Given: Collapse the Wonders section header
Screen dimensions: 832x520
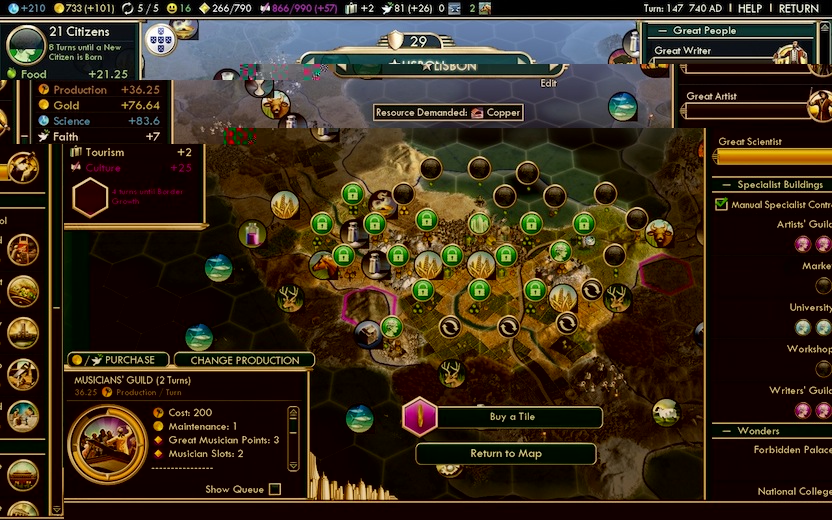Looking at the screenshot, I should pyautogui.click(x=758, y=431).
